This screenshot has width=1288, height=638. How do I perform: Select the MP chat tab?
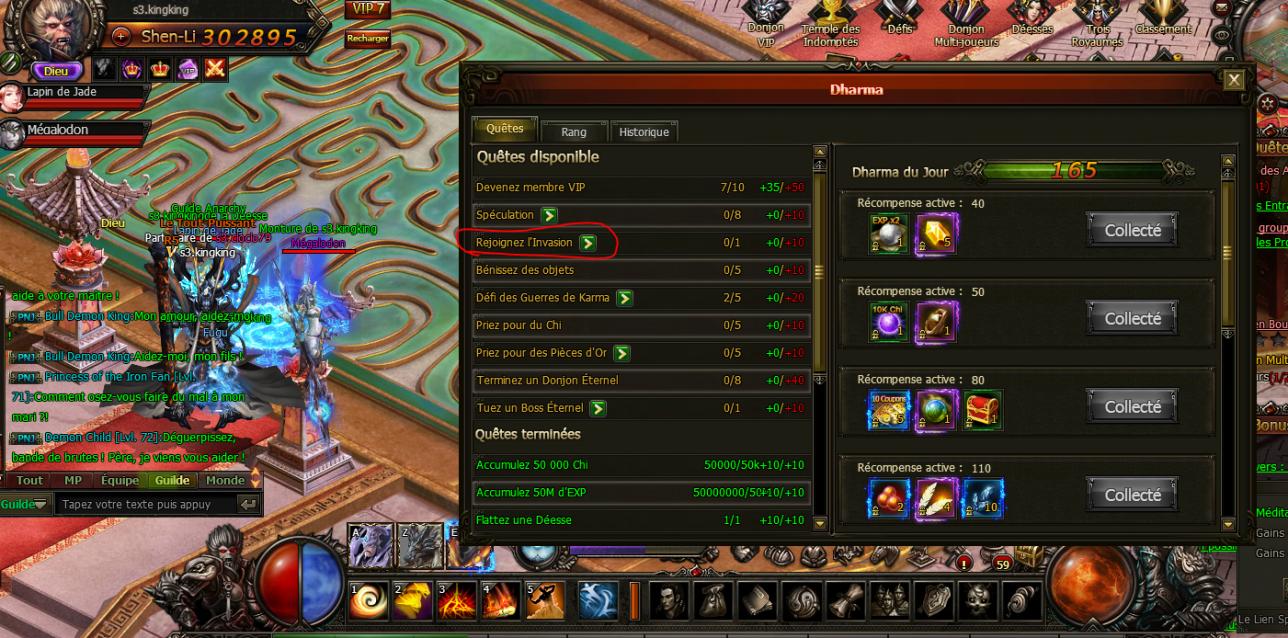pos(73,480)
